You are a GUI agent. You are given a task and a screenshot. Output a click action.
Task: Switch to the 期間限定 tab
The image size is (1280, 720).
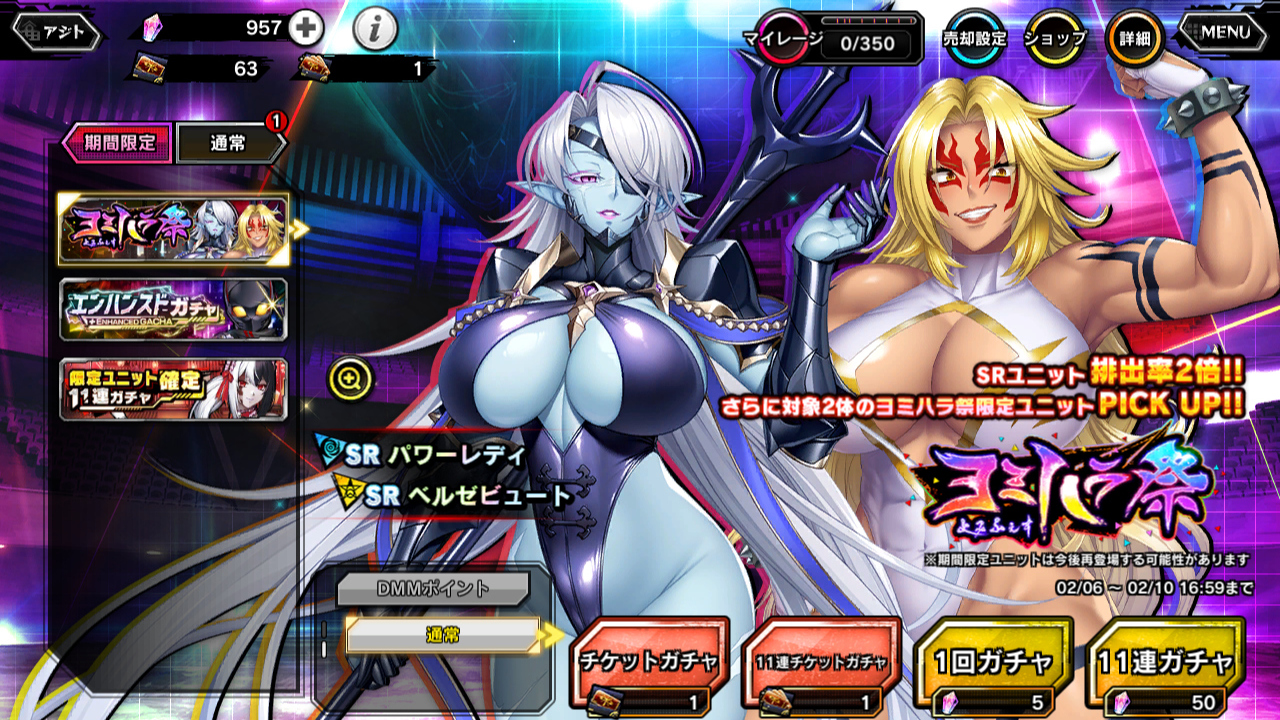click(x=118, y=143)
